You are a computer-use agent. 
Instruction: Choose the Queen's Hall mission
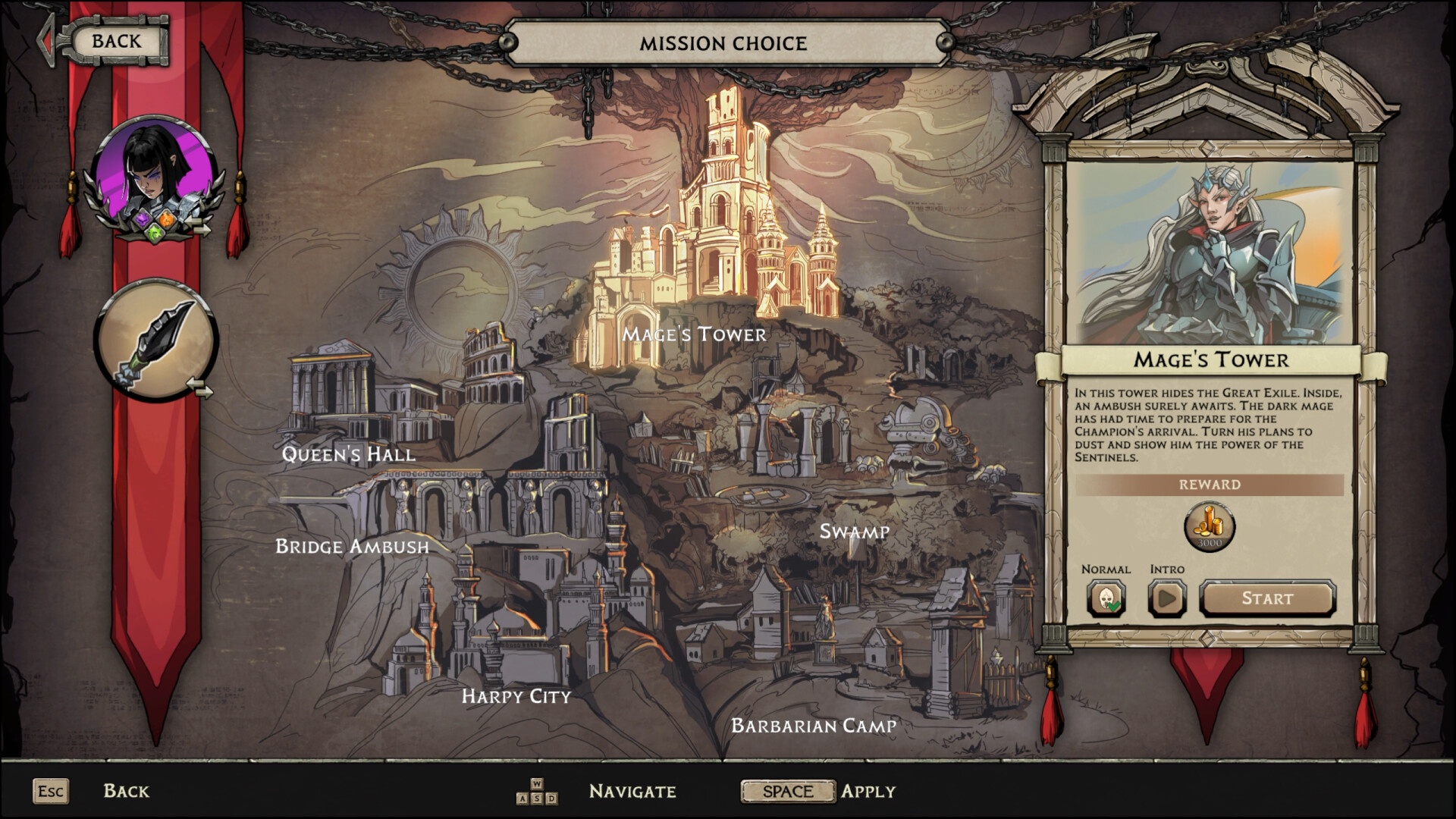pos(348,454)
